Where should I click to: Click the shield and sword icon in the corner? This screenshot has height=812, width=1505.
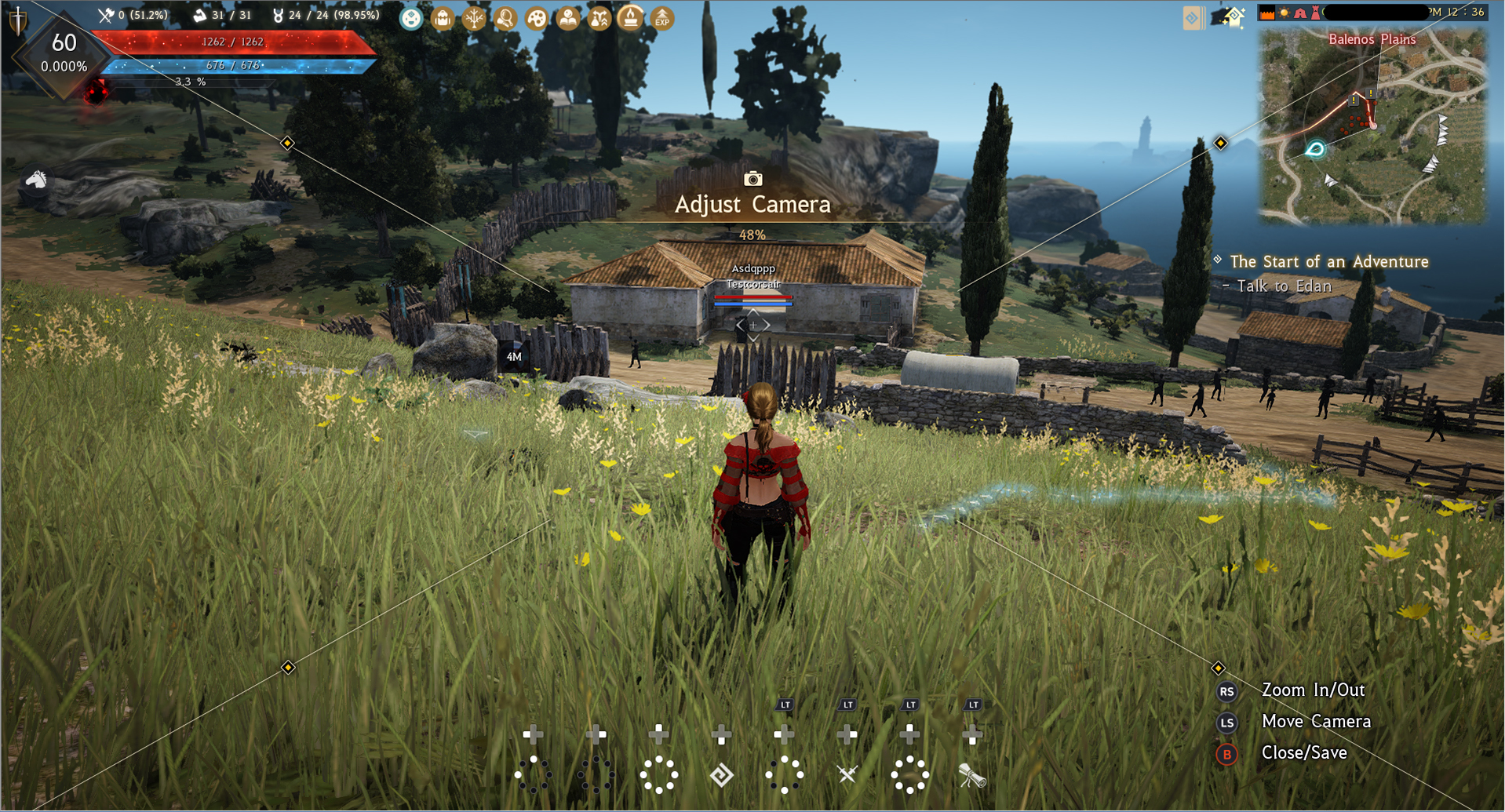(17, 20)
